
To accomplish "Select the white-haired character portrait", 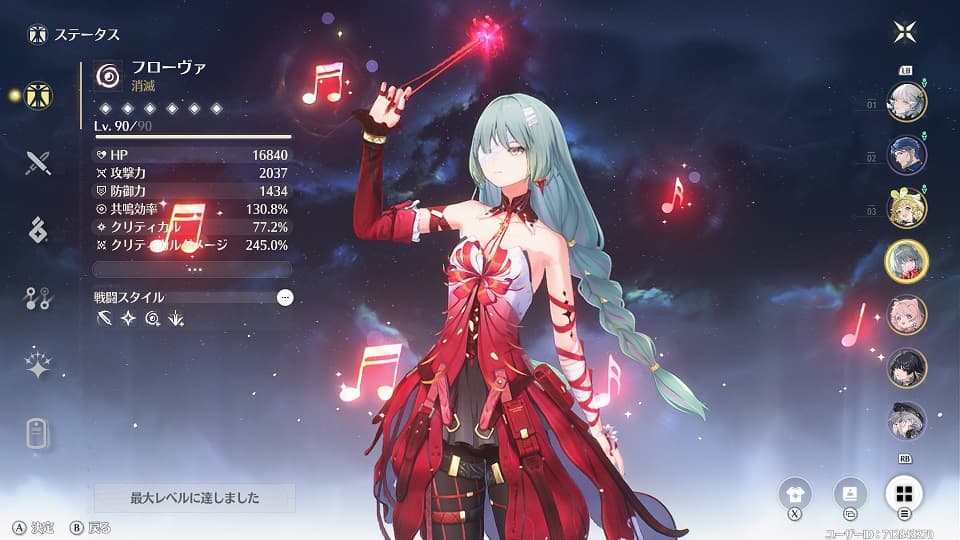I will pos(907,101).
